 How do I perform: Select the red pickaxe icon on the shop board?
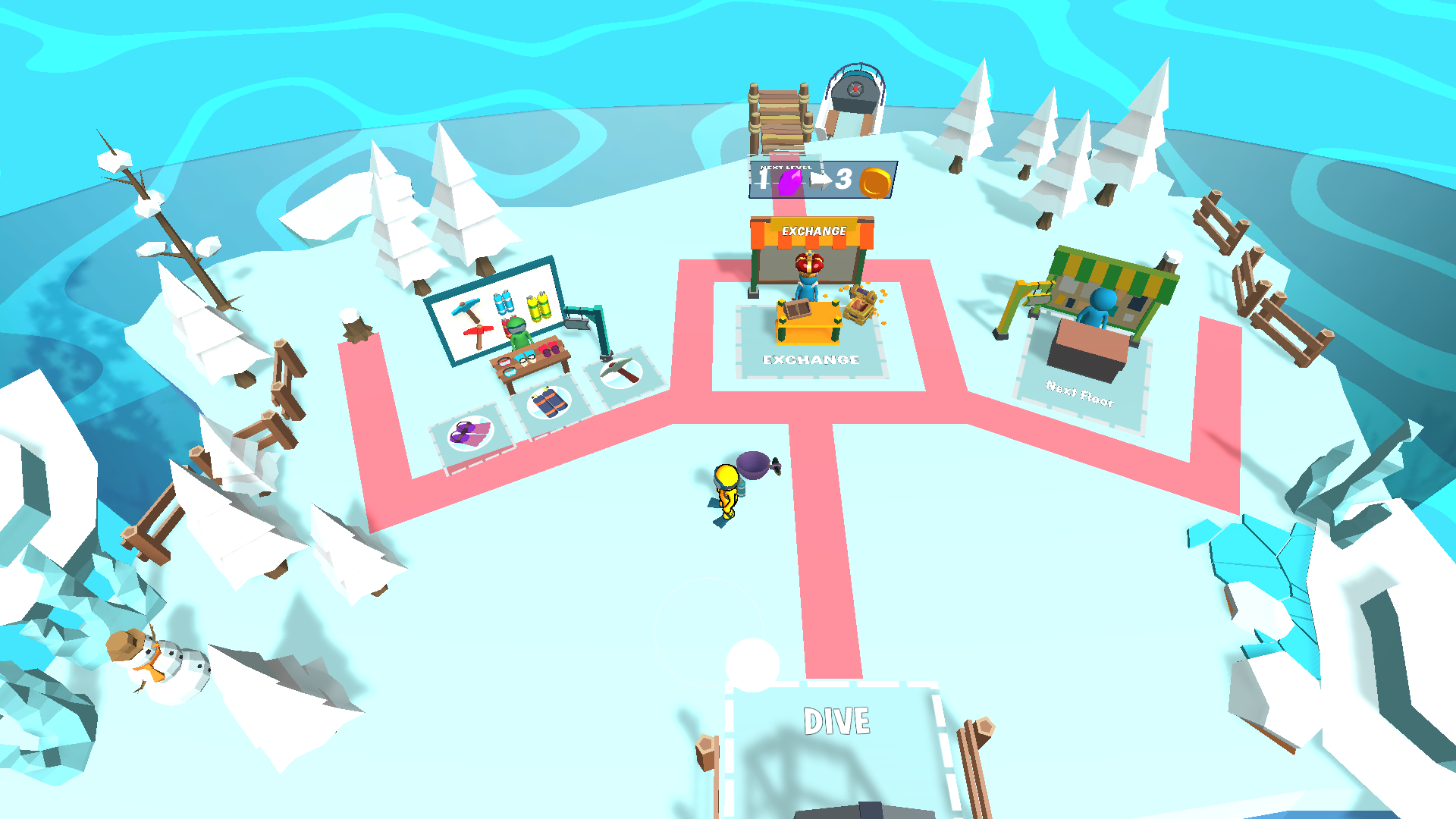pos(478,333)
